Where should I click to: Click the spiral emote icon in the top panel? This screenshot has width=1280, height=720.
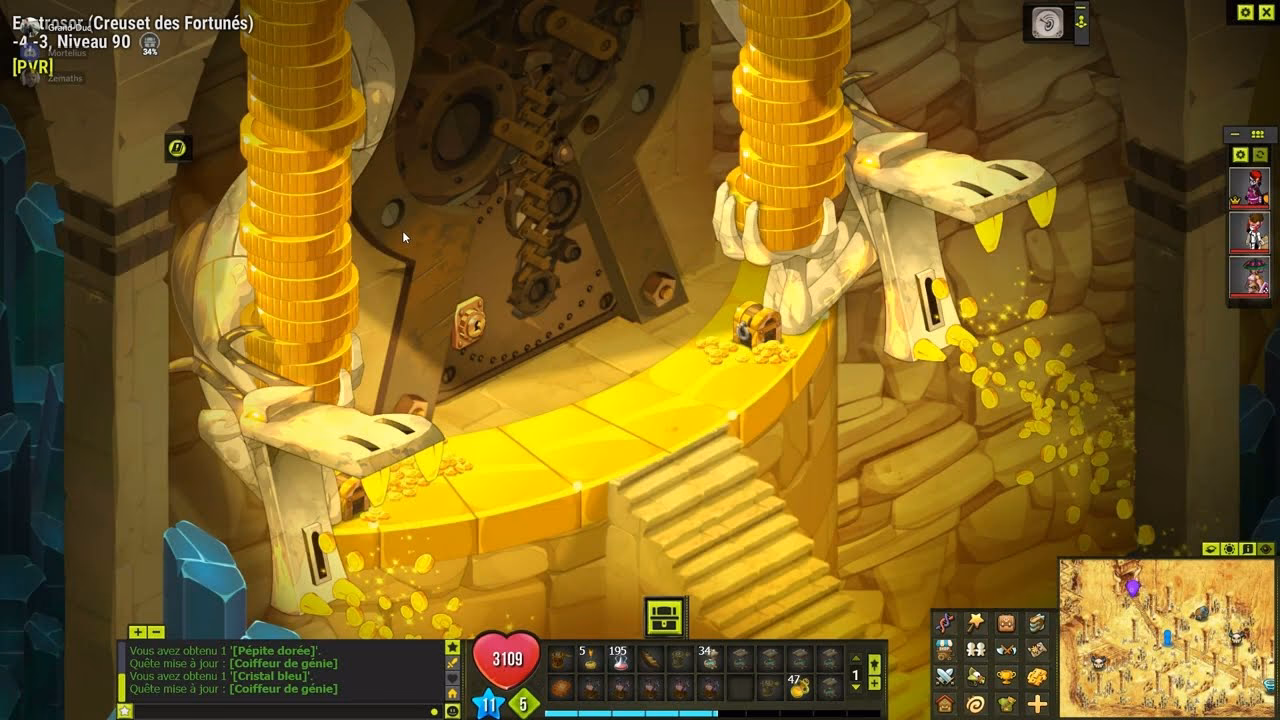1047,24
